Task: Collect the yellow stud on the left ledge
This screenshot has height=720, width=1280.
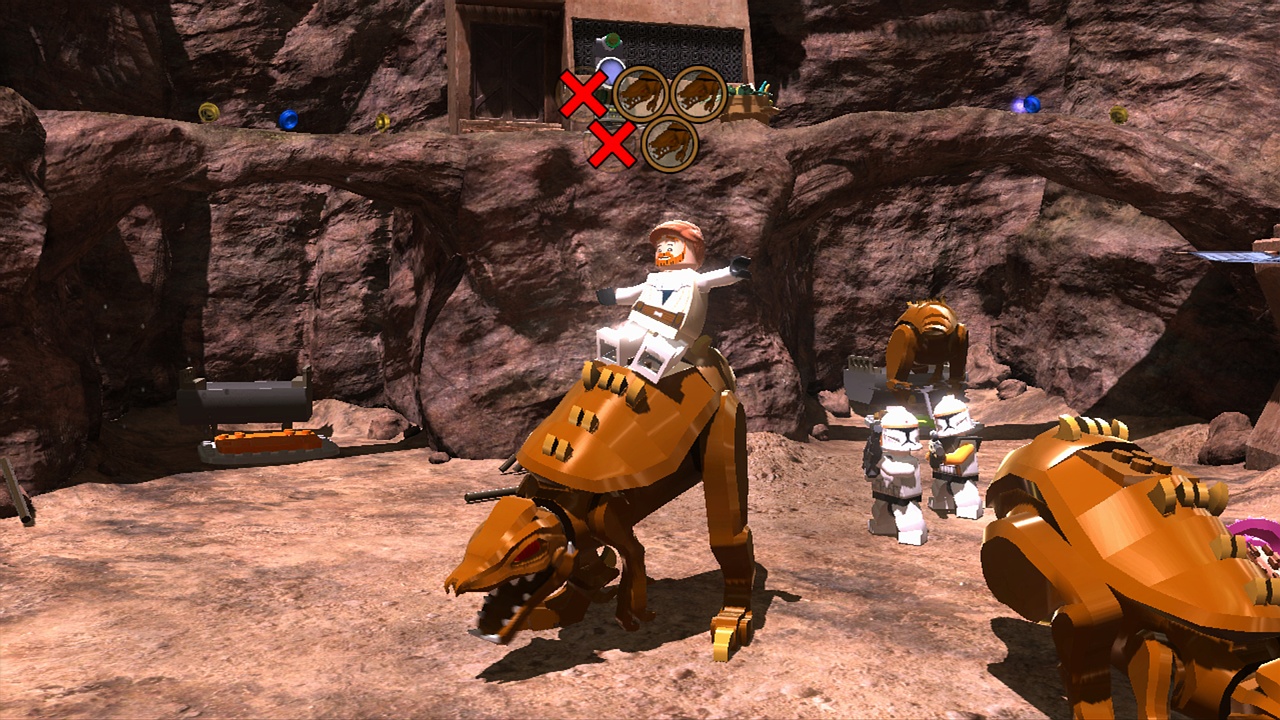Action: click(x=207, y=112)
